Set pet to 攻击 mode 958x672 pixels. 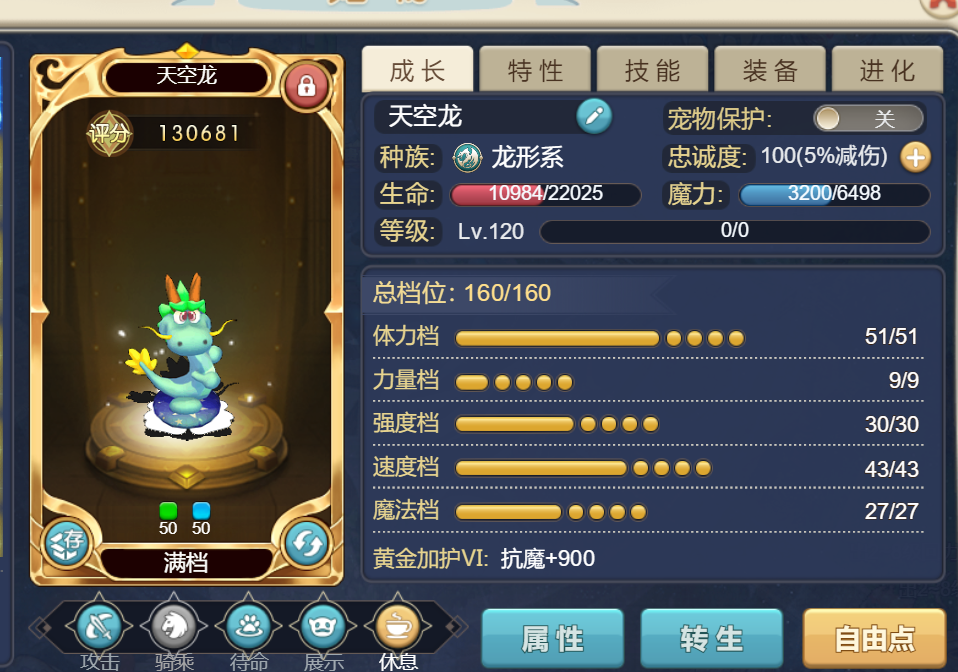(x=100, y=628)
